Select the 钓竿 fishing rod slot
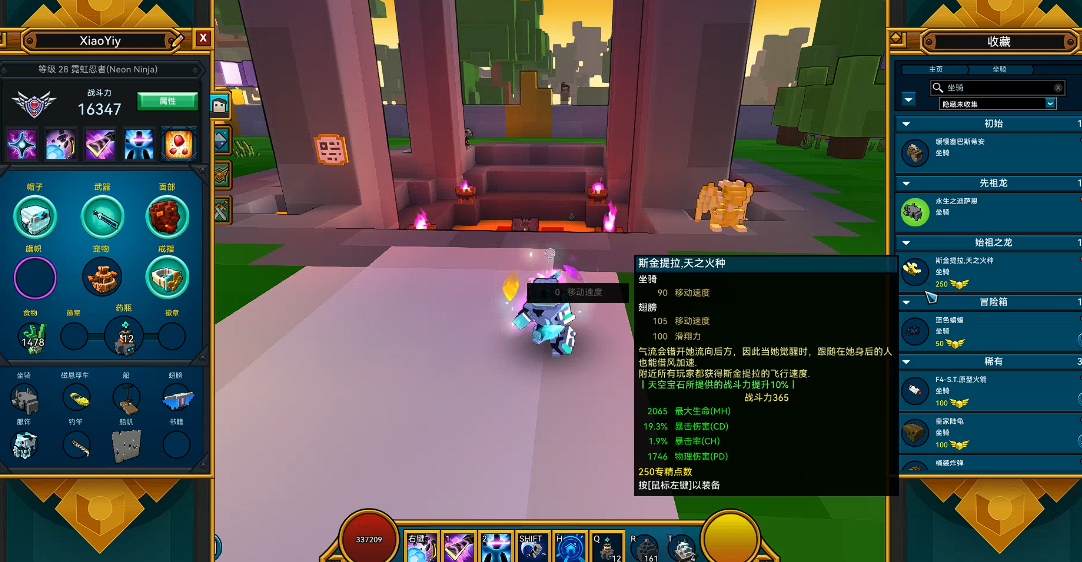 coord(76,446)
